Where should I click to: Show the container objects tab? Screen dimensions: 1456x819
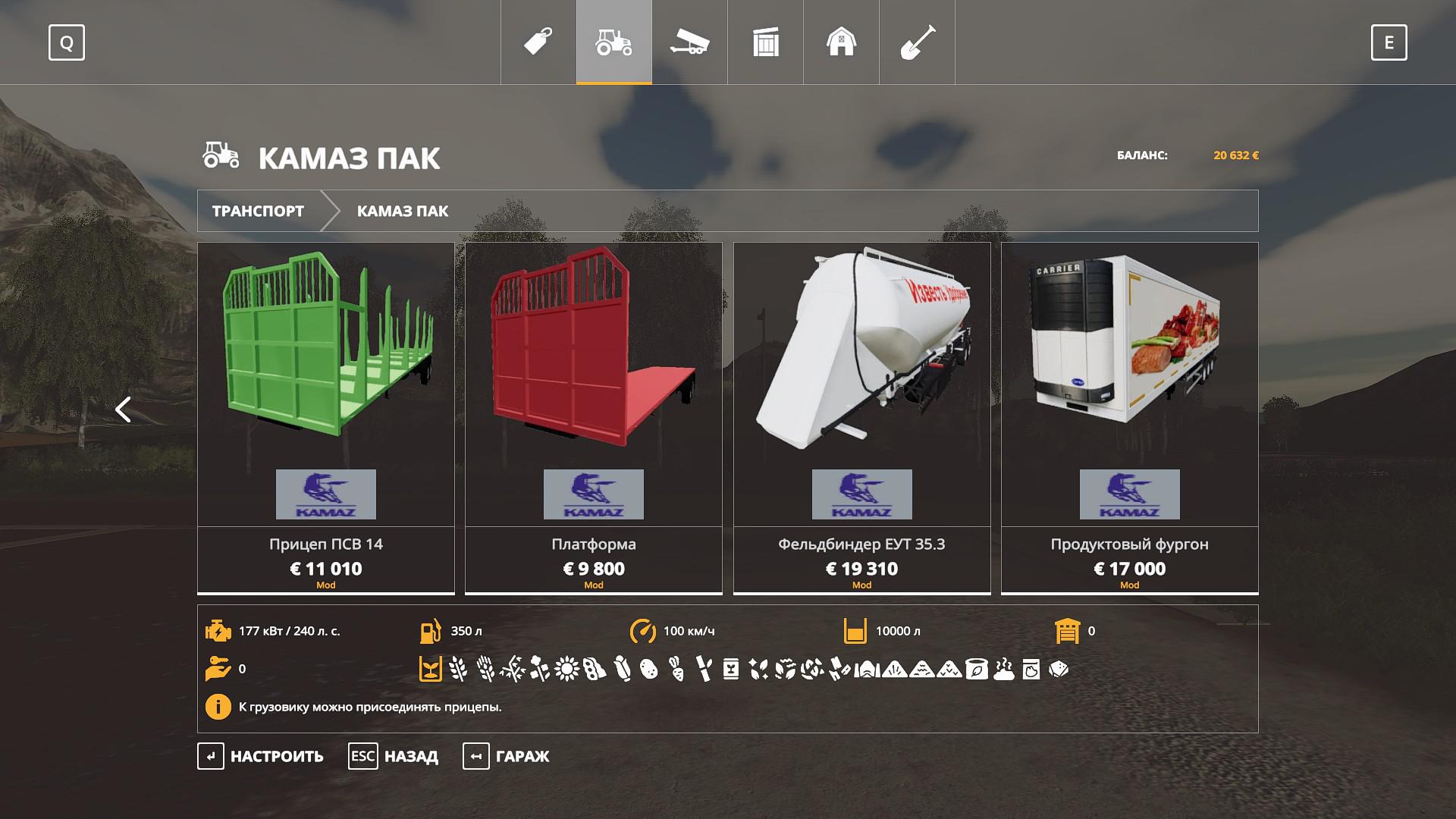point(766,42)
